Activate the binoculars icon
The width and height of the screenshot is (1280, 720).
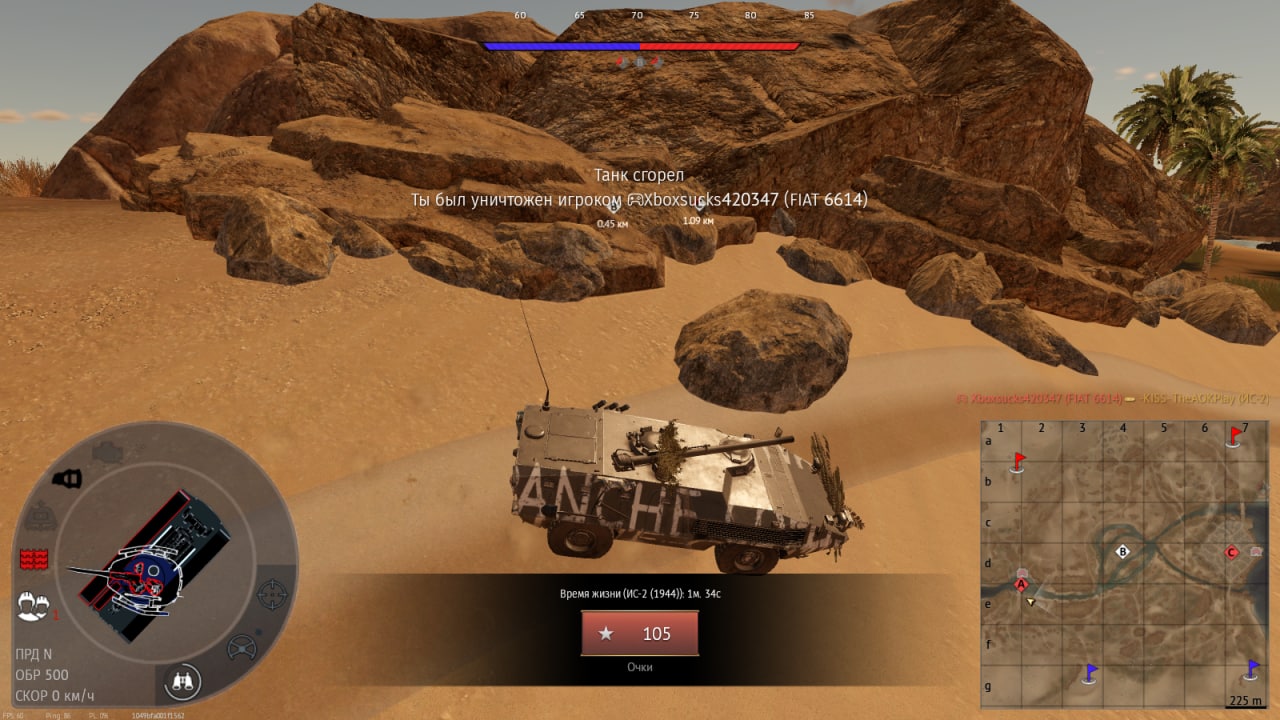182,681
